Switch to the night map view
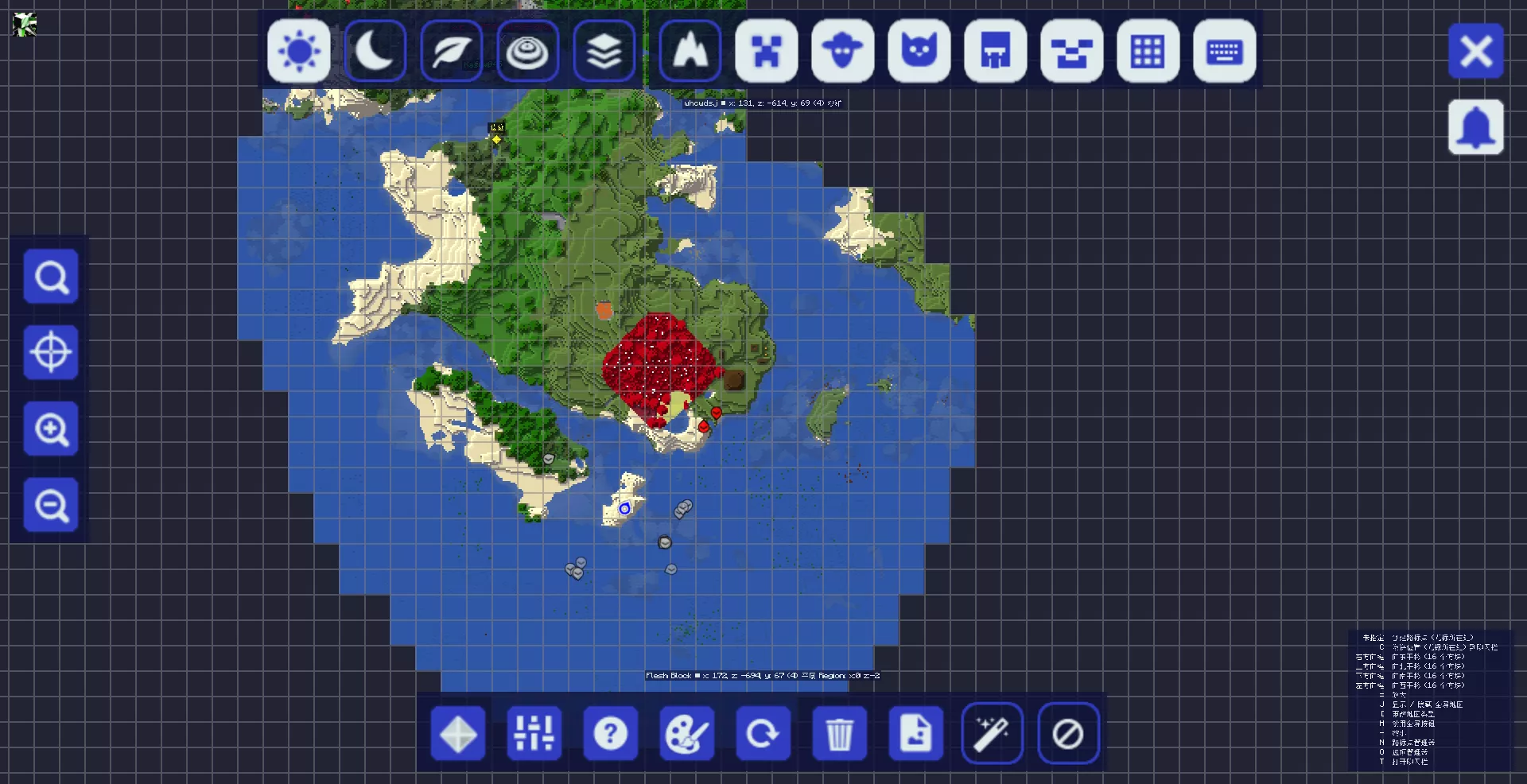The height and width of the screenshot is (784, 1527). click(x=375, y=52)
